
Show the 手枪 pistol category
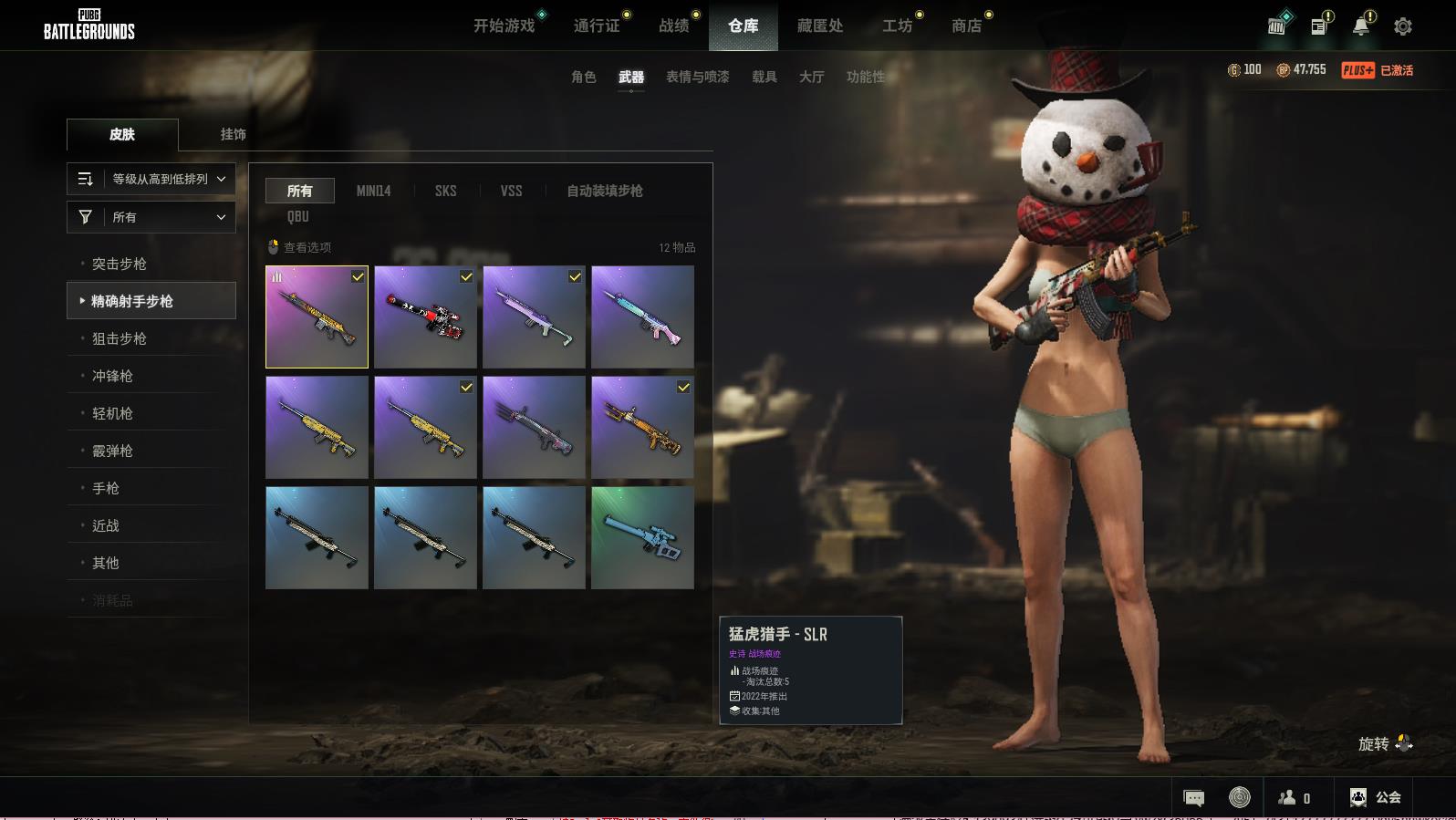pyautogui.click(x=106, y=488)
